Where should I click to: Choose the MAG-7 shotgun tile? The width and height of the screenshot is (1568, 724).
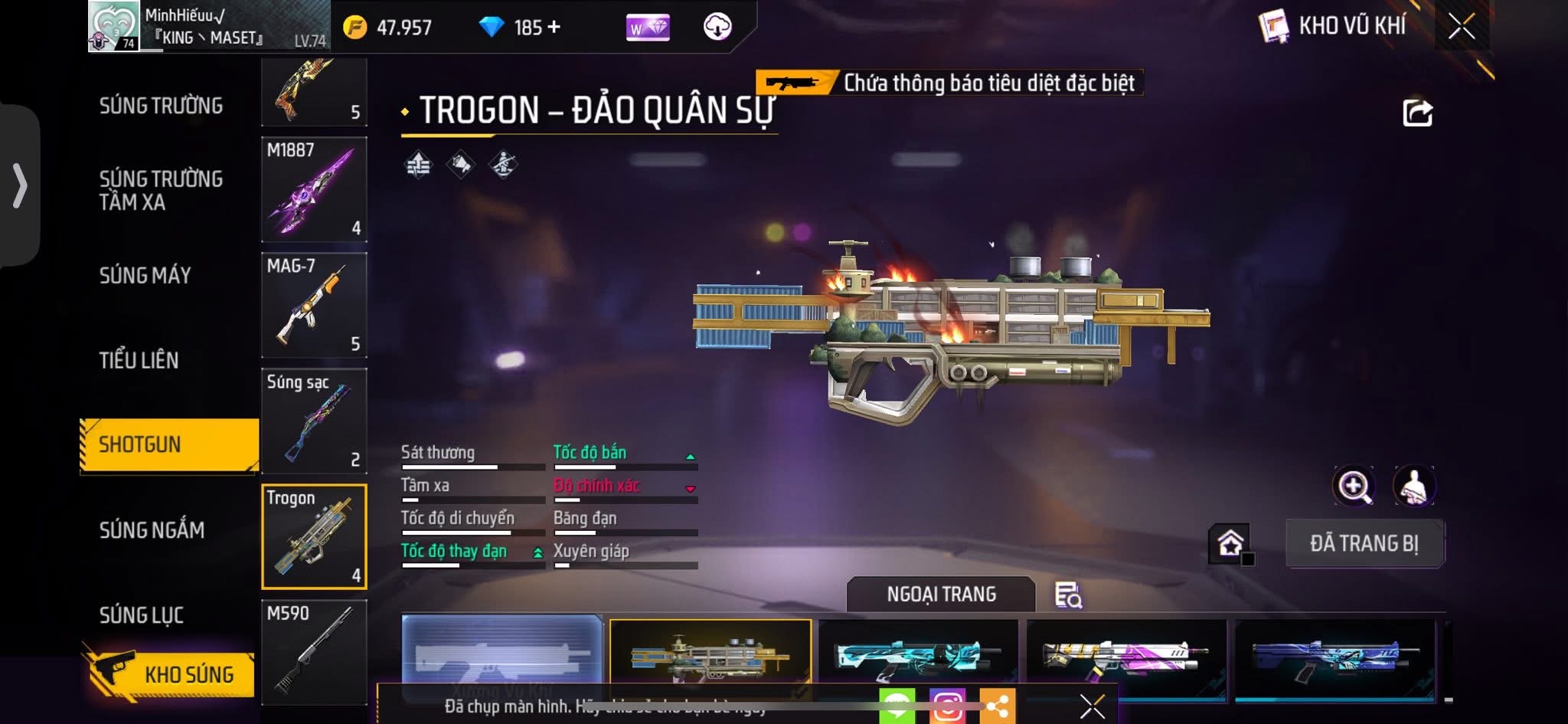pyautogui.click(x=314, y=305)
